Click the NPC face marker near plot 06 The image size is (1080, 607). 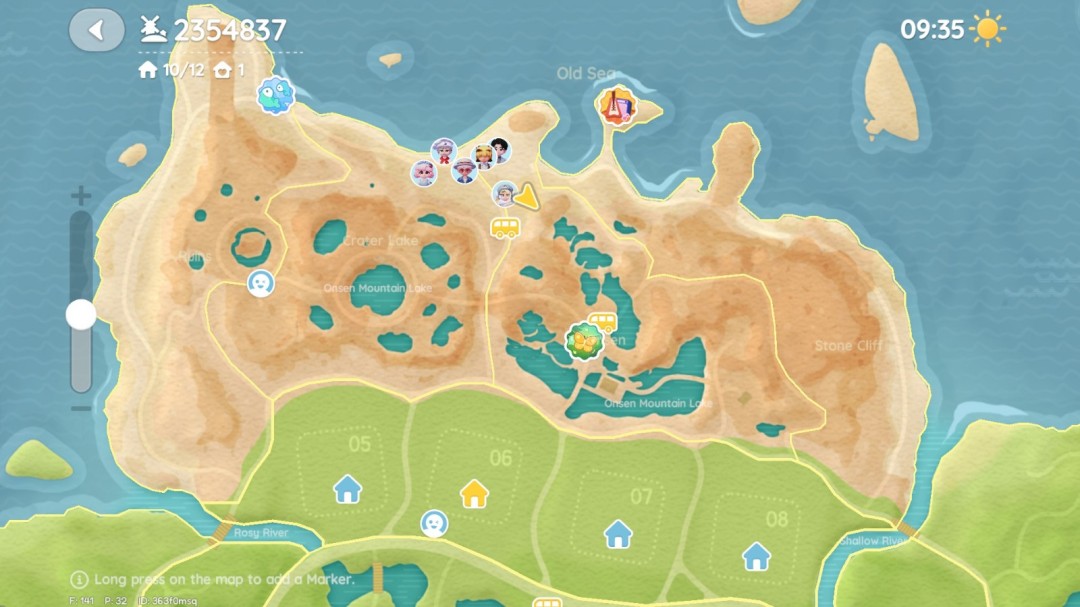pos(434,523)
